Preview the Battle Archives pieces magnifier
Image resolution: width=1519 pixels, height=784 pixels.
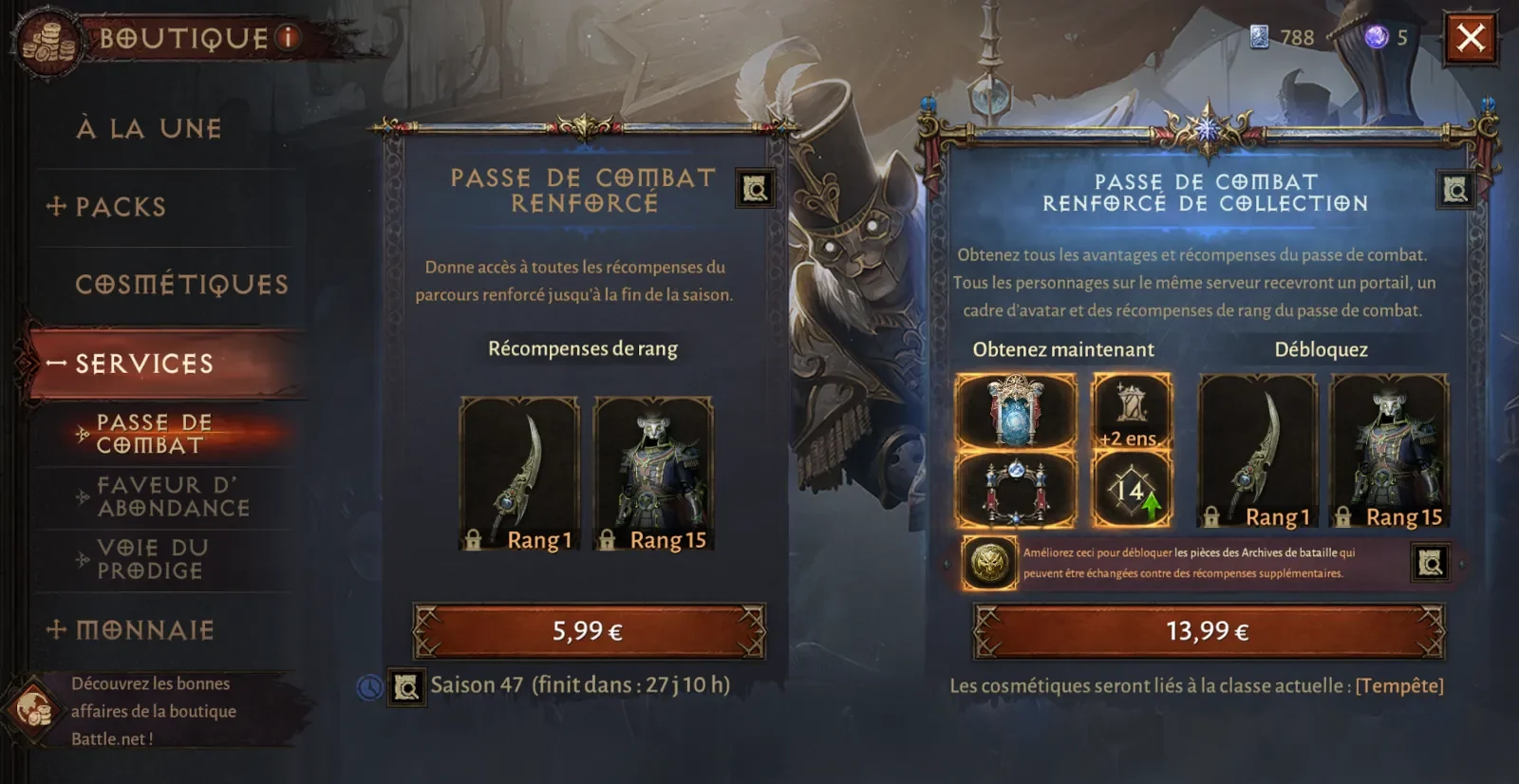click(x=1430, y=563)
